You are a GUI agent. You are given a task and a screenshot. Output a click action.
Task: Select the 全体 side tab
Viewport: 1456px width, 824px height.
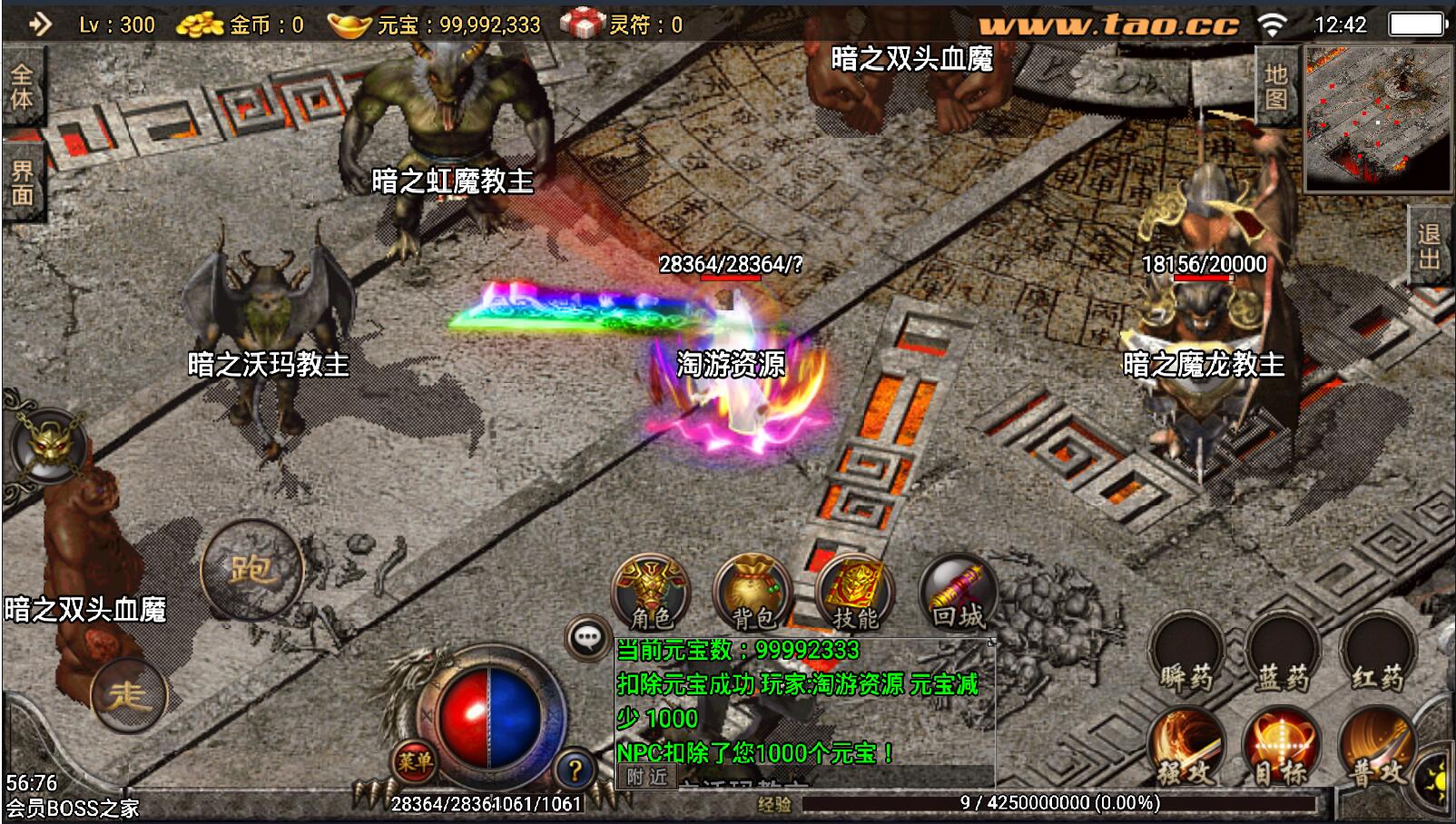(x=21, y=87)
